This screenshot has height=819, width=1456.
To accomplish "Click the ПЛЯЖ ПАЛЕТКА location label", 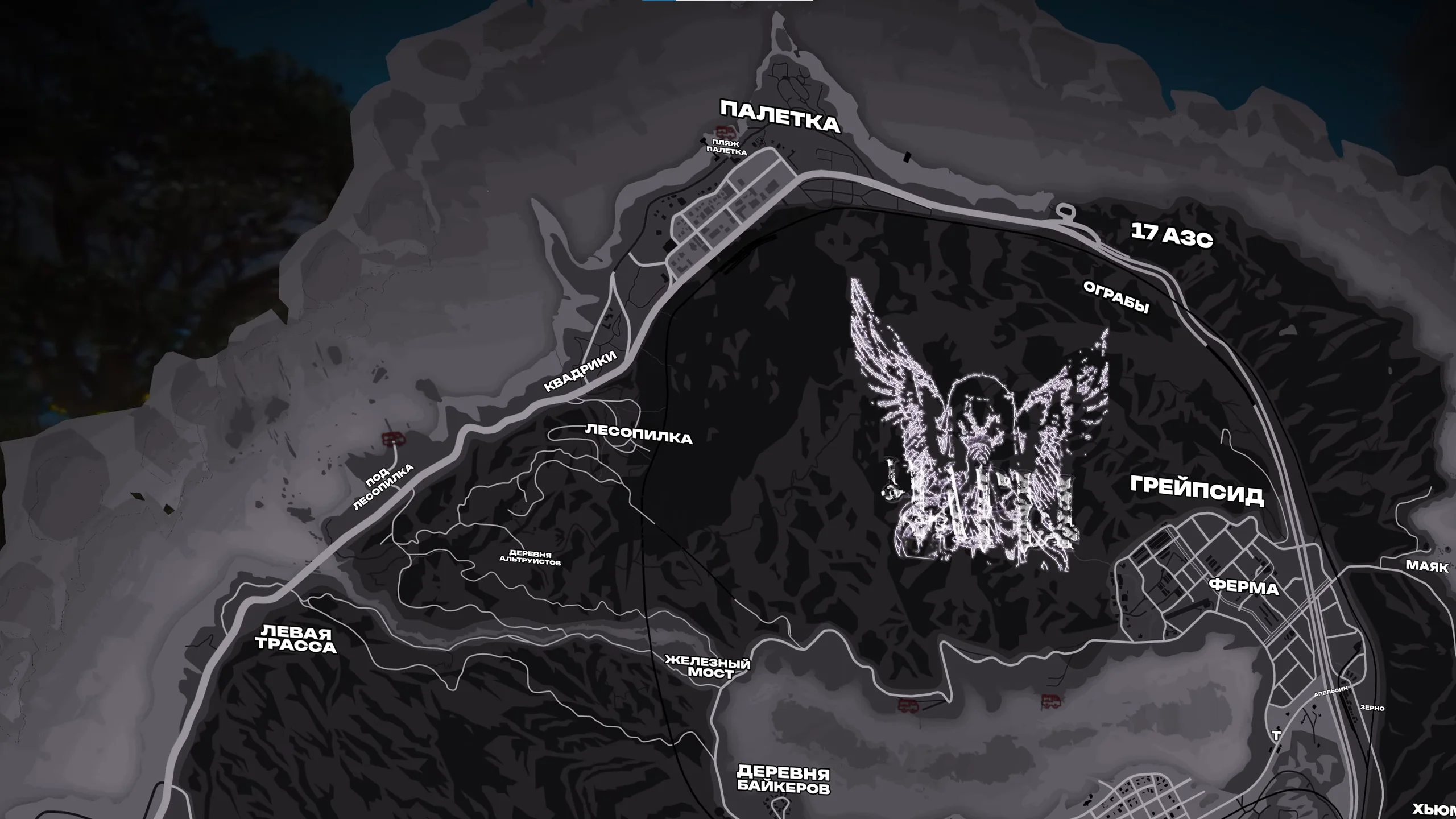I will tap(726, 148).
